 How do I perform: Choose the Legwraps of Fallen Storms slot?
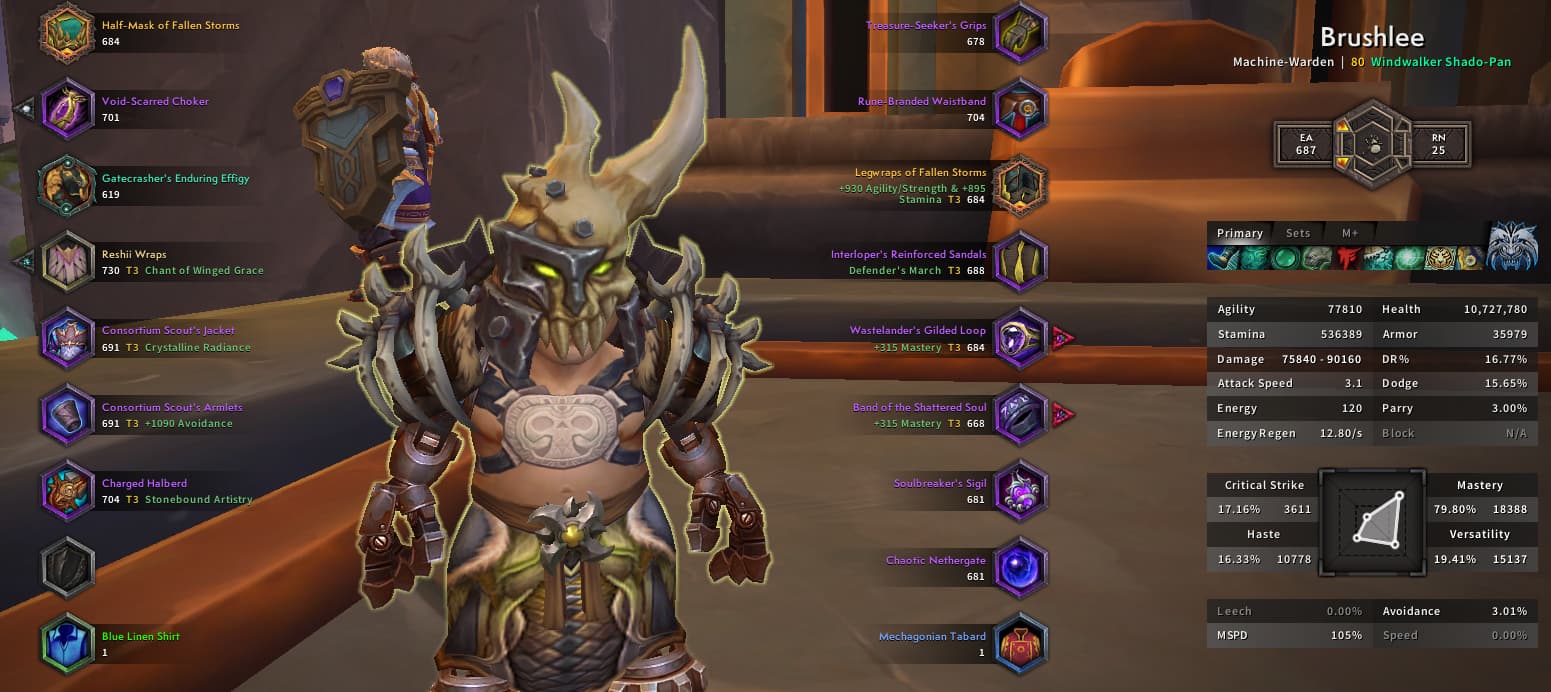pos(1020,186)
